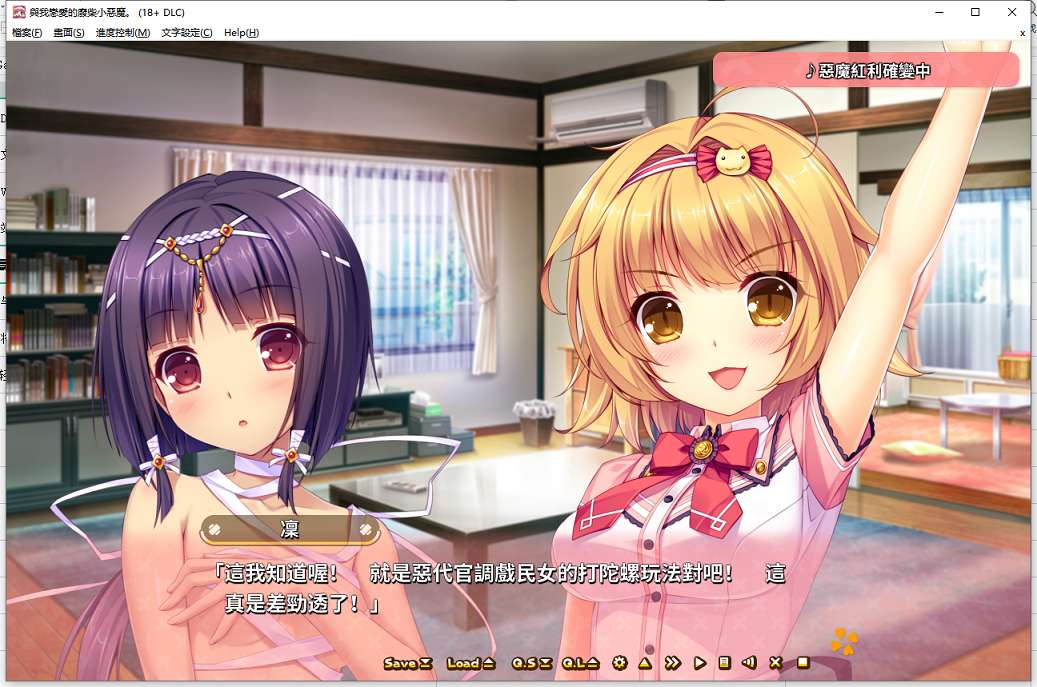Click the speaker voice icon
This screenshot has height=687, width=1037.
(749, 663)
